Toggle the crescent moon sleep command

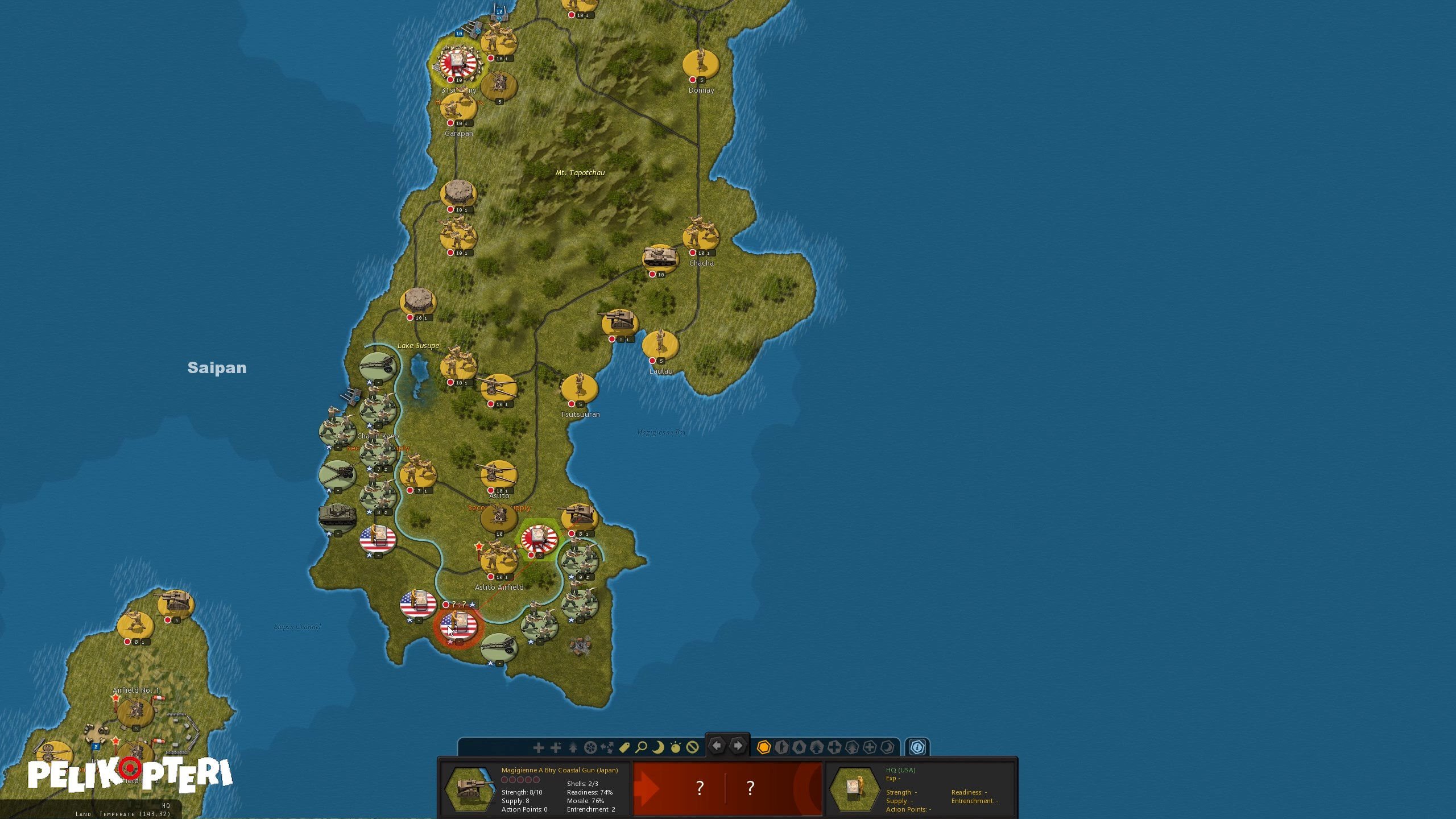tap(658, 747)
